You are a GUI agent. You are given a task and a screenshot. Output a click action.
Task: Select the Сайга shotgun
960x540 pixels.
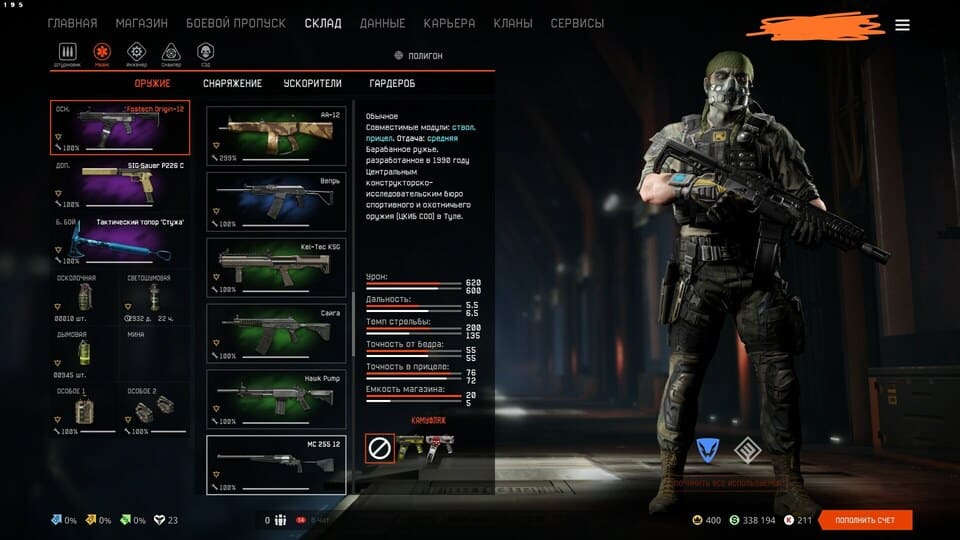point(276,333)
